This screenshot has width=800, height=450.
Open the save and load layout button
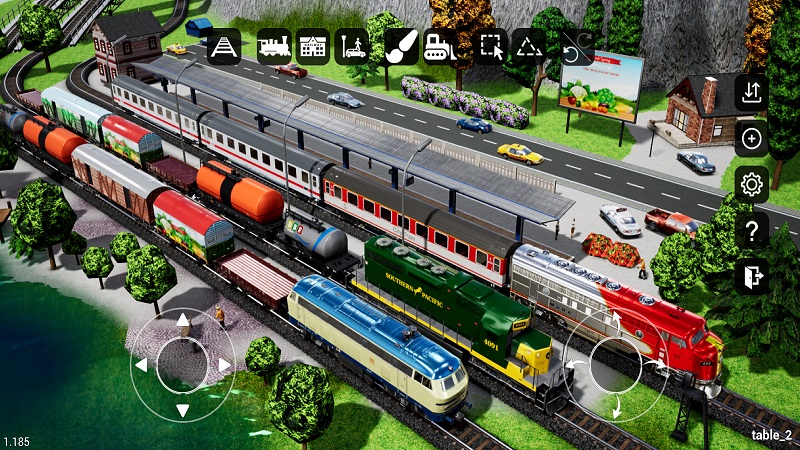(751, 93)
